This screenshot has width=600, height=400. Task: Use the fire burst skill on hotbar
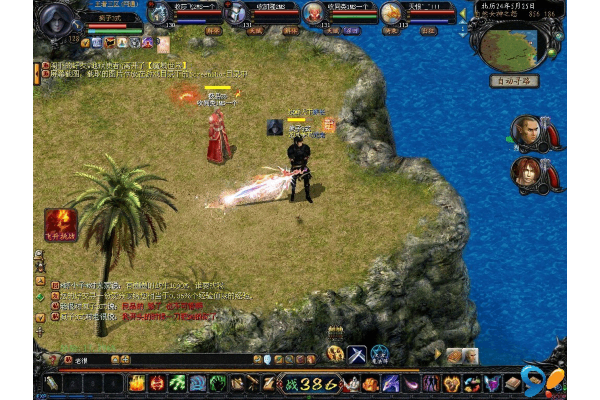click(x=137, y=383)
